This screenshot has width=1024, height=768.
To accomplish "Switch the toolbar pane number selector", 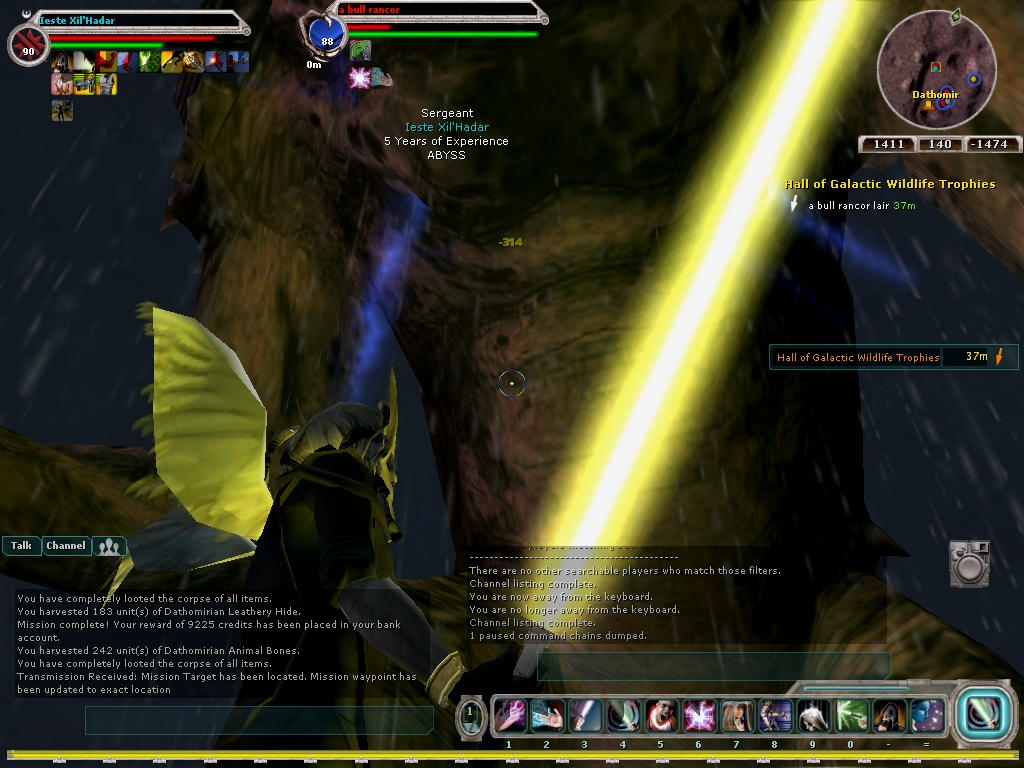I will [470, 716].
